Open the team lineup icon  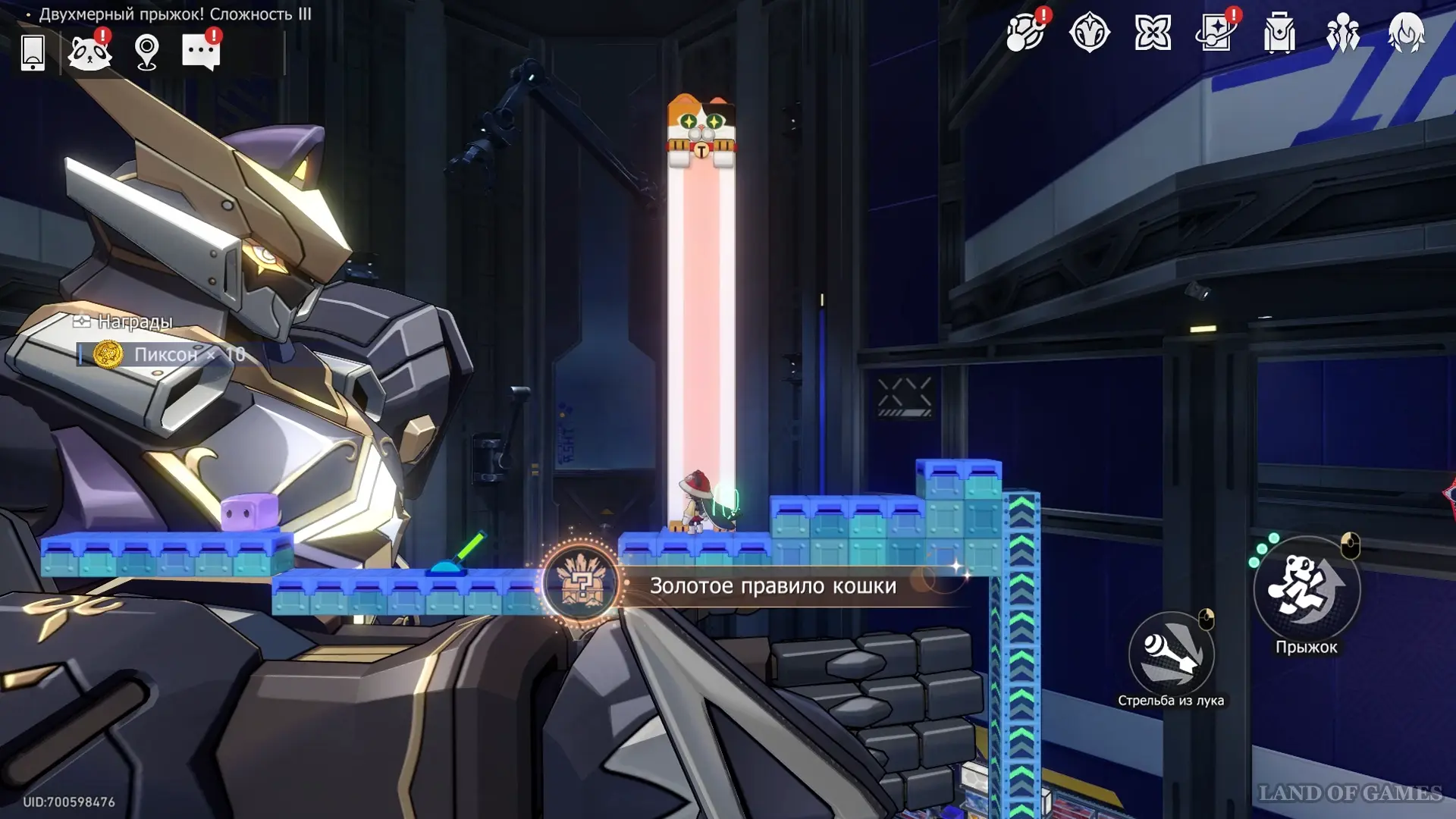click(x=1342, y=33)
